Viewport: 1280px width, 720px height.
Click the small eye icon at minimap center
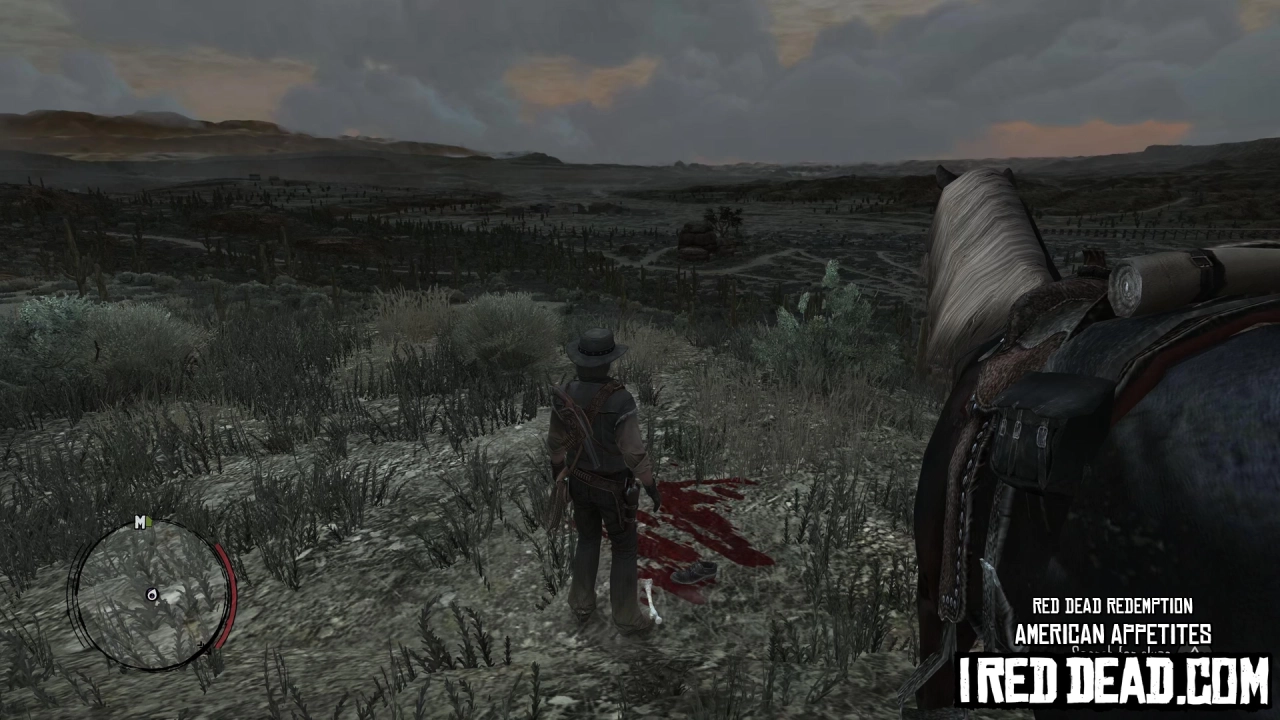152,595
